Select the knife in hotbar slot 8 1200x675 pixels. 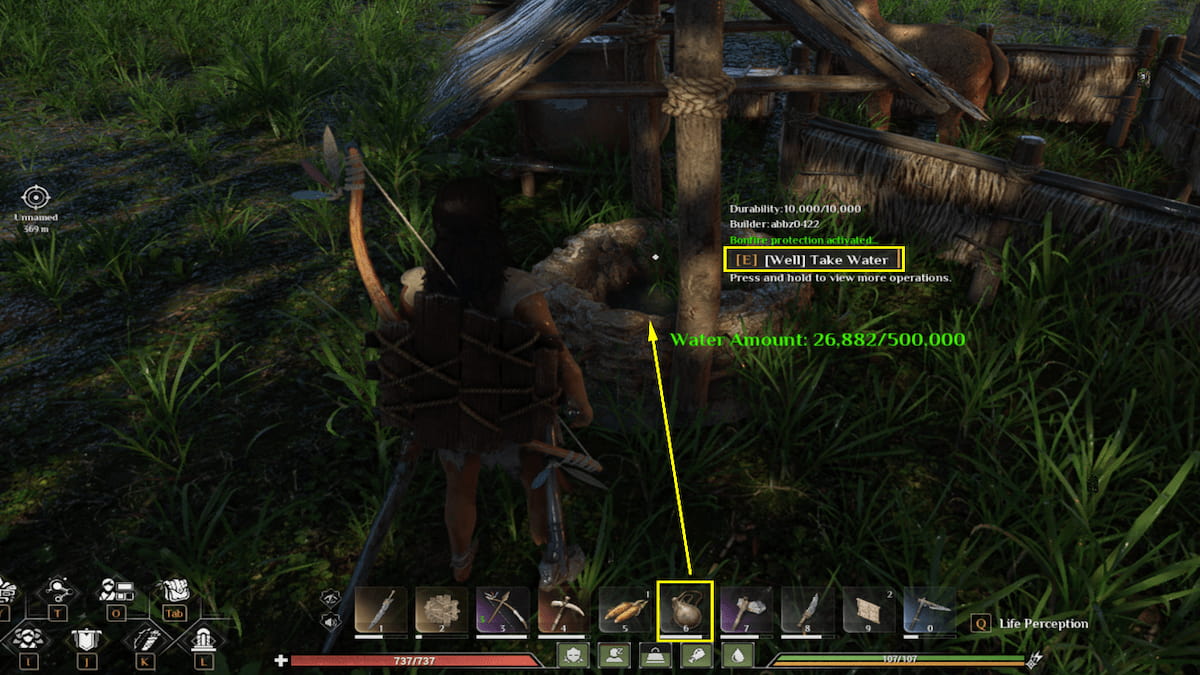(807, 609)
